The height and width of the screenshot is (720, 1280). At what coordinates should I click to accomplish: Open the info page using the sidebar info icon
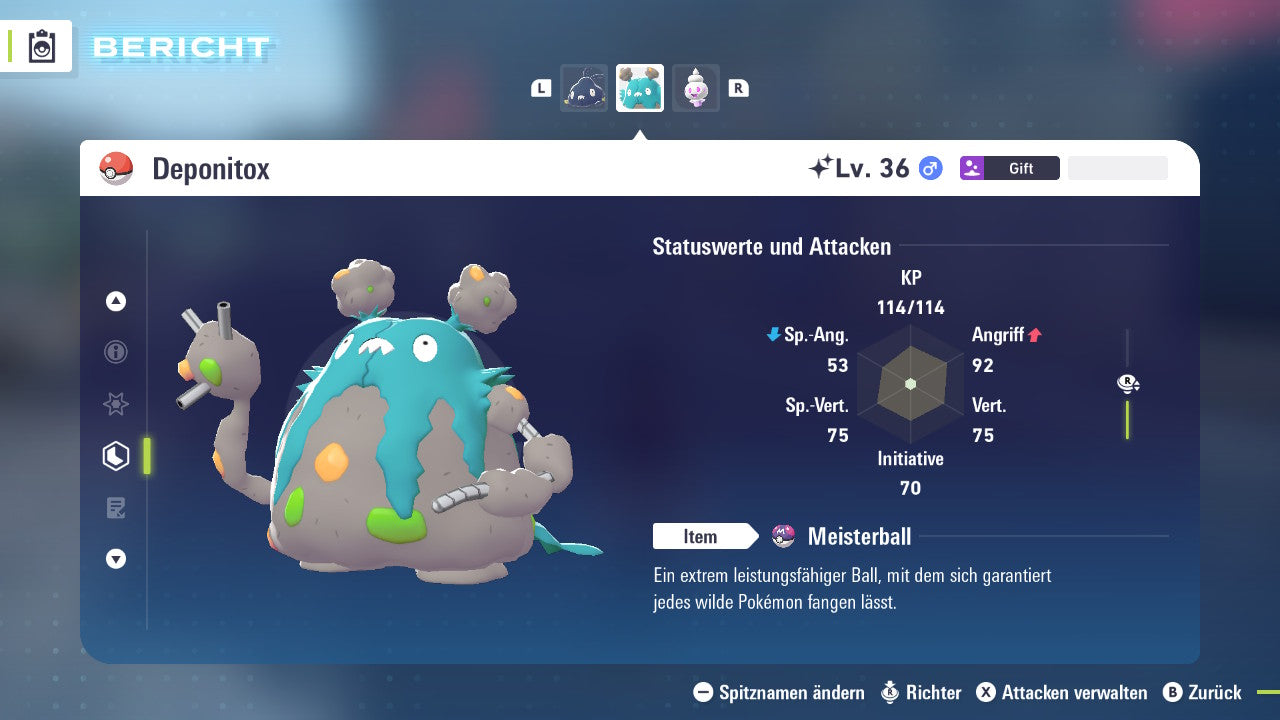(x=115, y=352)
